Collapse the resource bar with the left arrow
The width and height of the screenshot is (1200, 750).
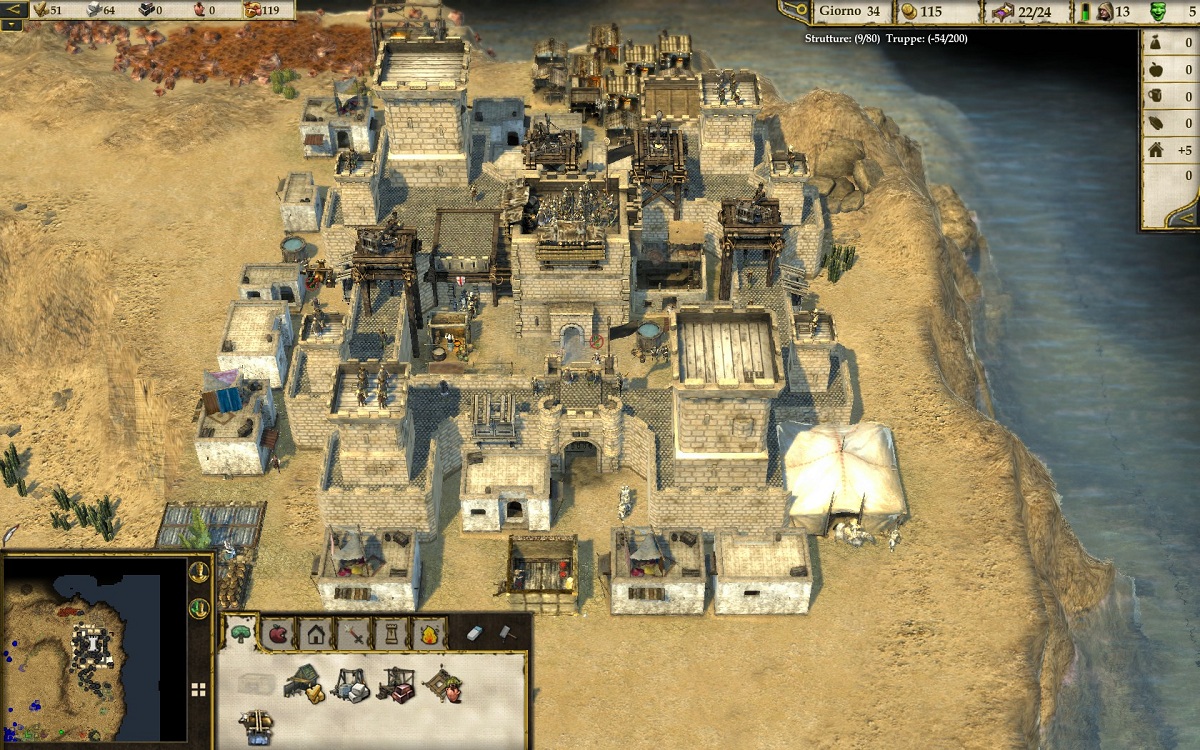coord(14,10)
